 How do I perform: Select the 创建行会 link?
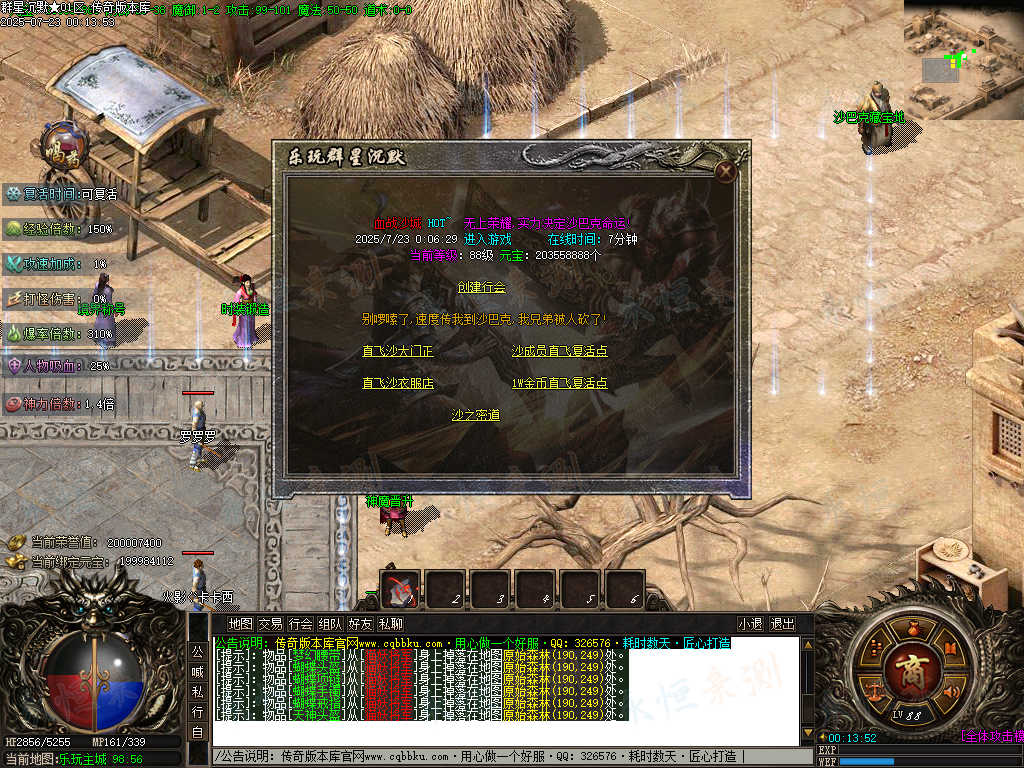point(482,287)
